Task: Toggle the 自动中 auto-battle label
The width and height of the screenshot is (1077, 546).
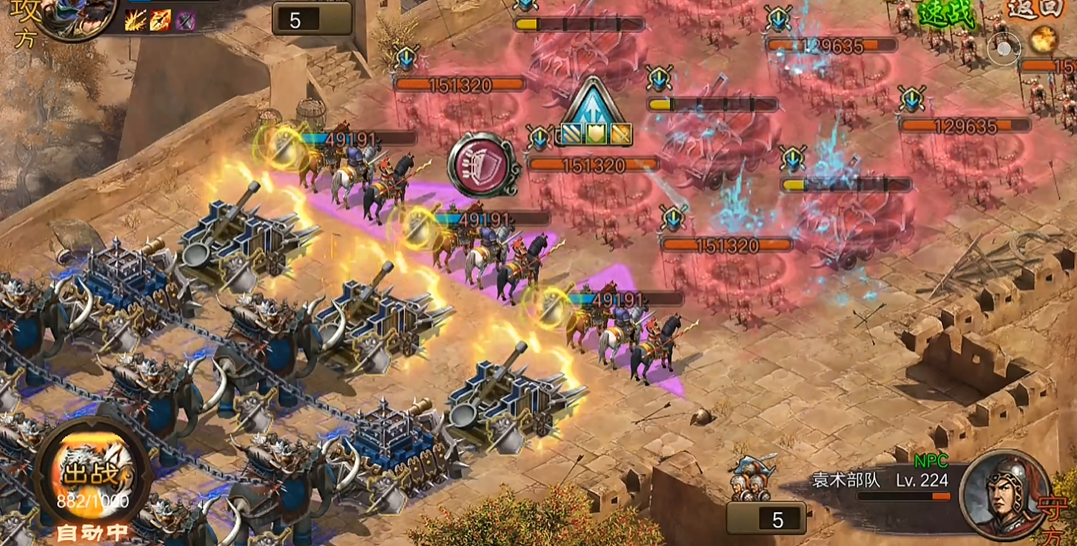Action: coord(92,531)
